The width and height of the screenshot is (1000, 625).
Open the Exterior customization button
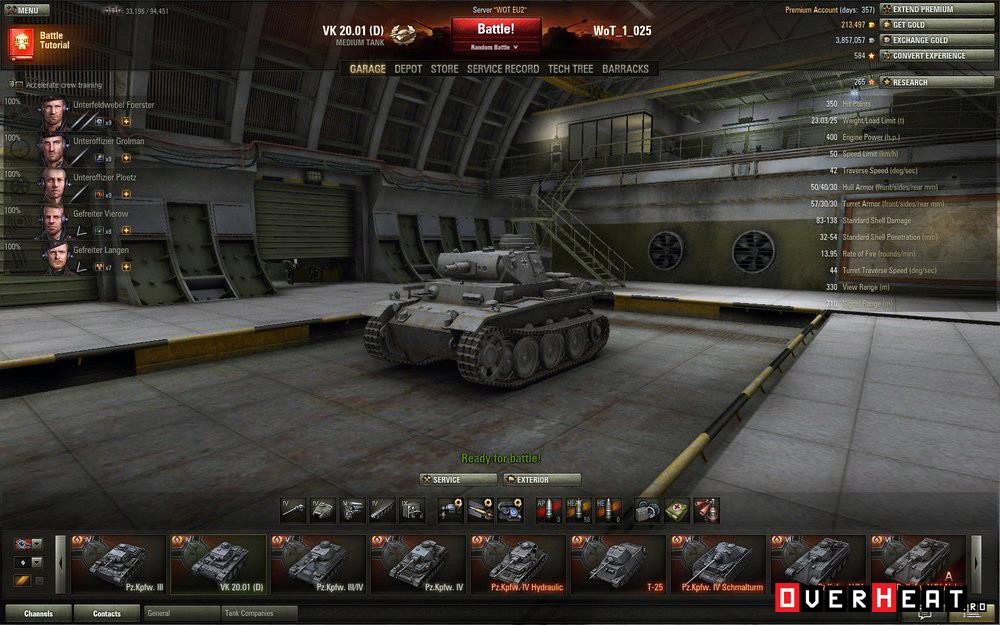(x=542, y=480)
